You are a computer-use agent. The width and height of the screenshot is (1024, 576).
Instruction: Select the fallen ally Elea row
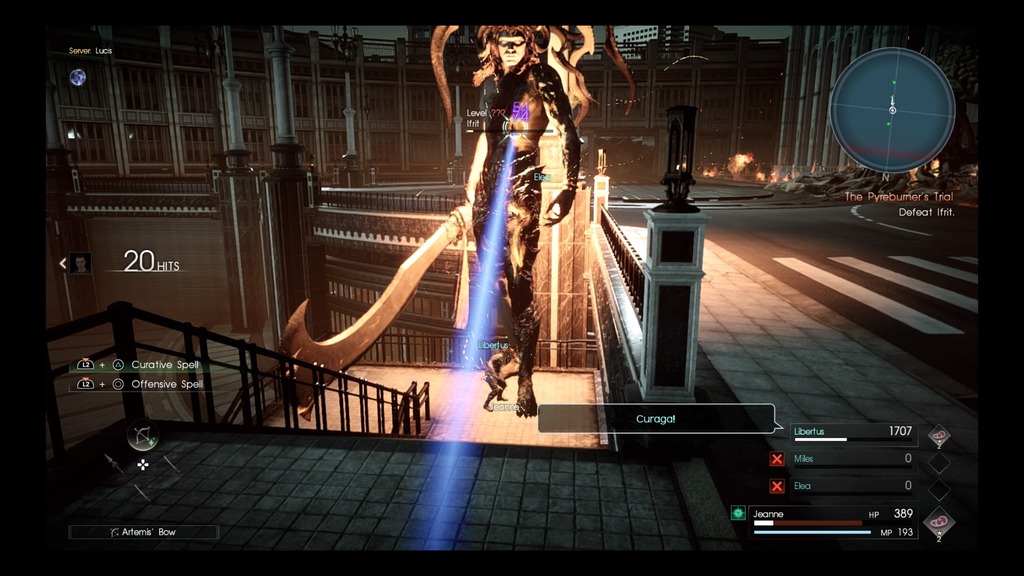point(852,486)
